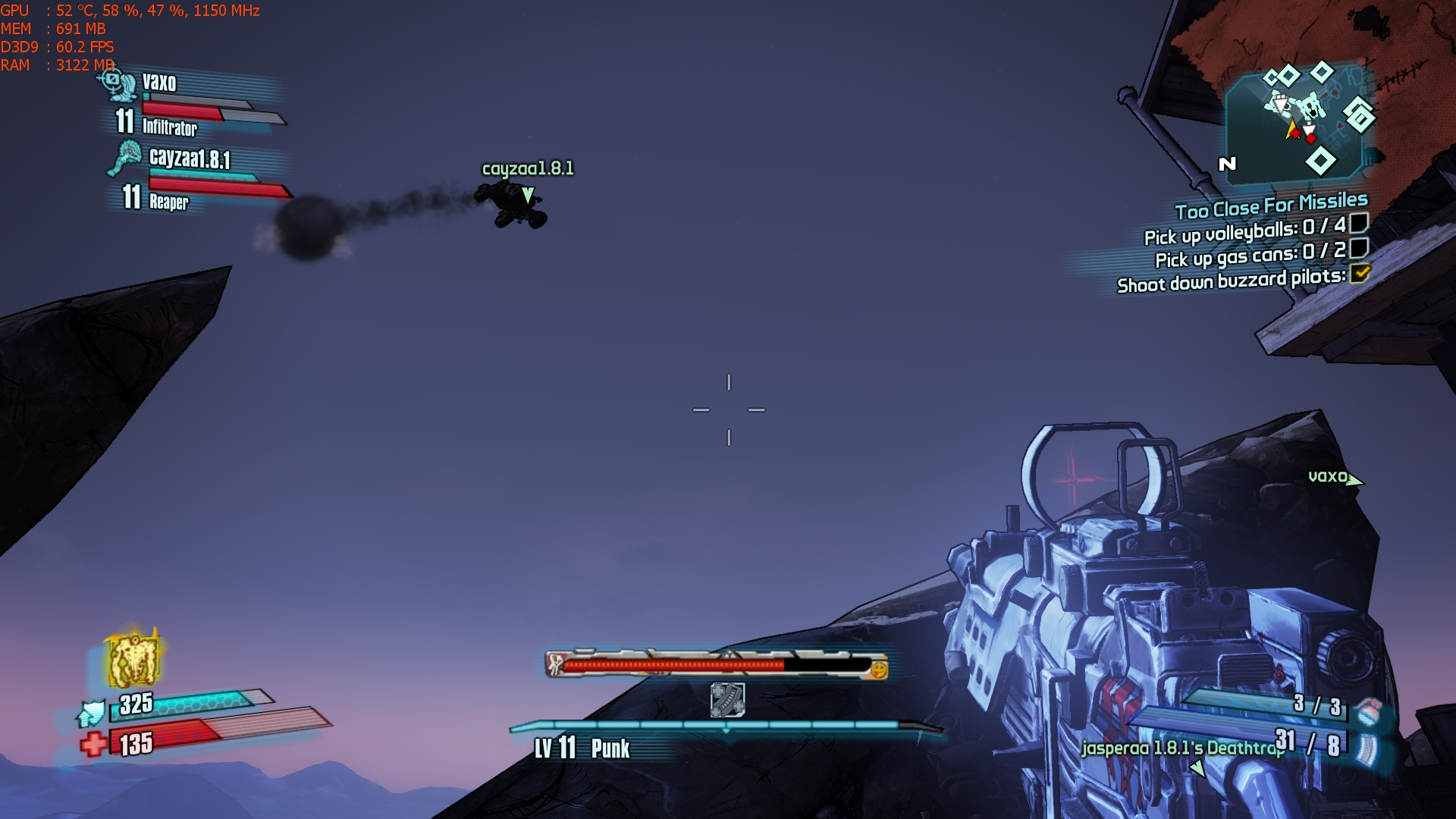
Task: Click the glowing action skill icon
Action: point(134,657)
